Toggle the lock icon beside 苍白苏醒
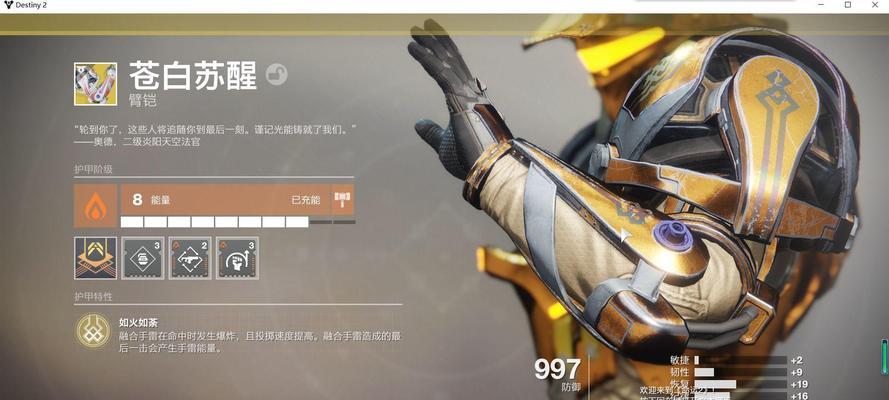The width and height of the screenshot is (889, 400). point(277,73)
